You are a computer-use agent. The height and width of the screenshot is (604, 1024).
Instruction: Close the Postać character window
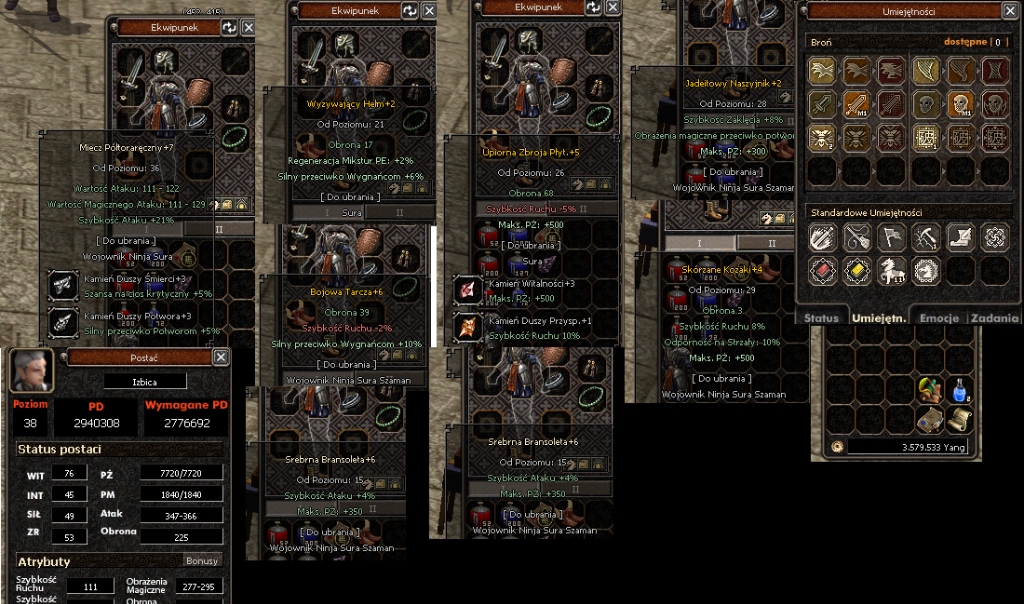[220, 357]
